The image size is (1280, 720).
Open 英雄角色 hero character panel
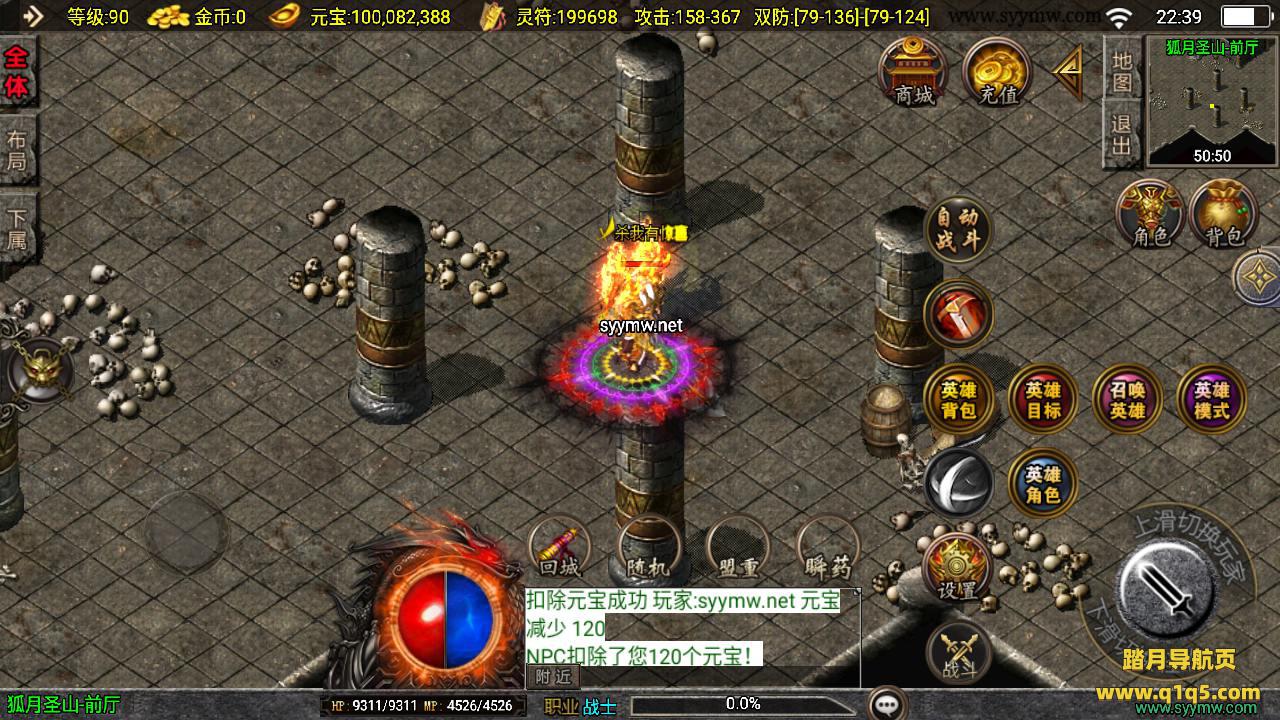(1042, 485)
